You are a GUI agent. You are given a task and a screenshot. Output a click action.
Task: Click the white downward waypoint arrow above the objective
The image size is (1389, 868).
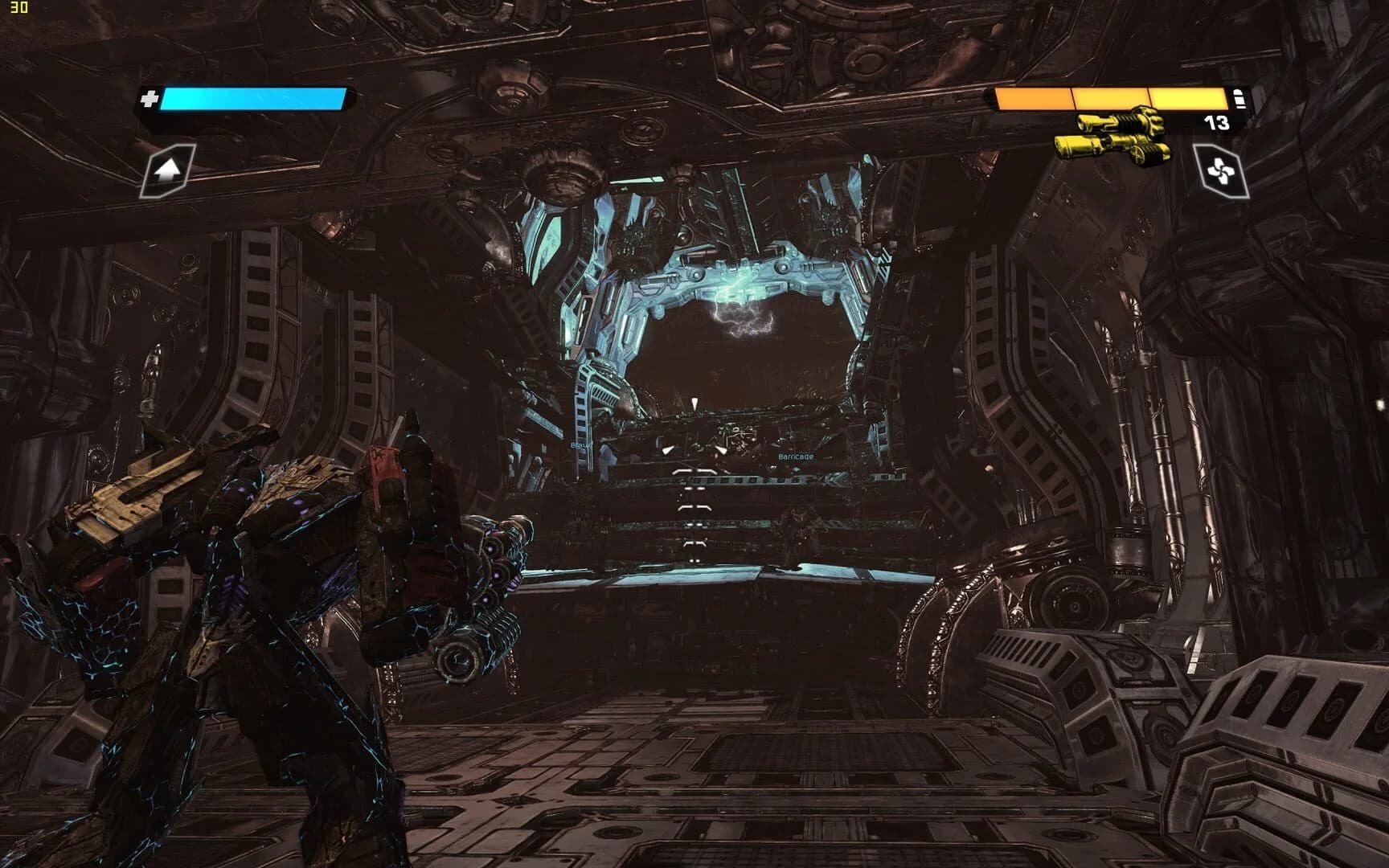coord(694,402)
